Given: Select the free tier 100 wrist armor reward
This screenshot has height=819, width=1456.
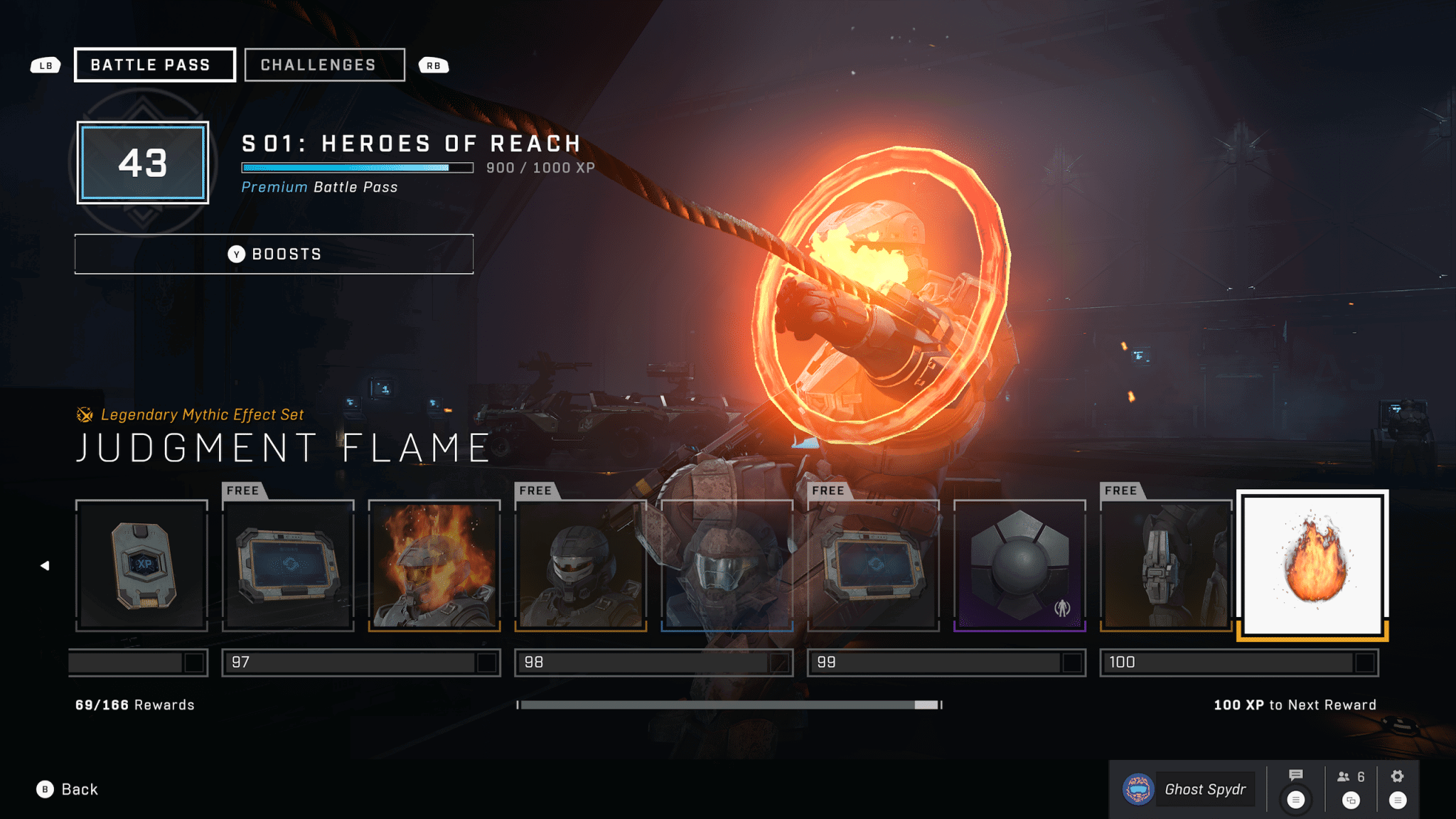Looking at the screenshot, I should [x=1166, y=565].
